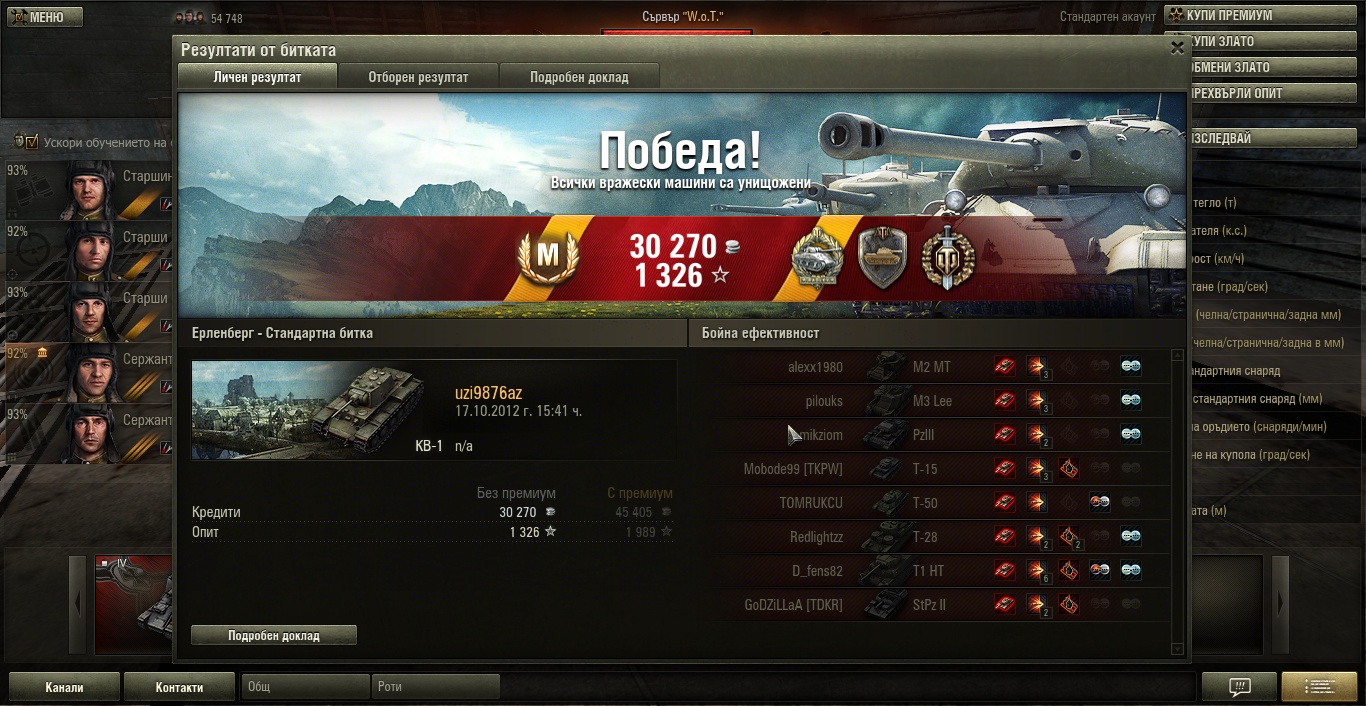Open the Контакти list
1366x706 pixels.
click(179, 687)
